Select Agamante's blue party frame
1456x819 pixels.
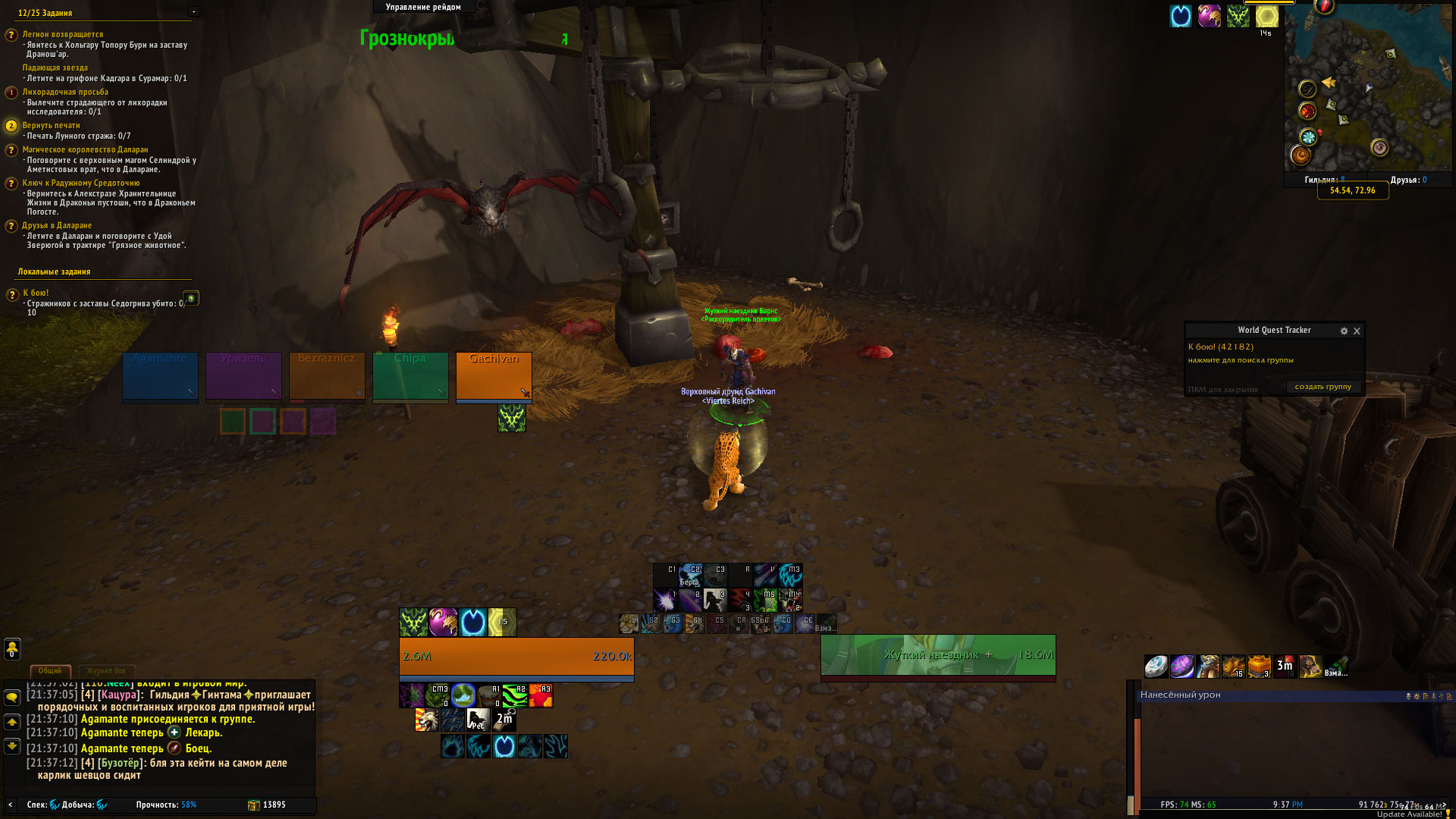click(160, 375)
